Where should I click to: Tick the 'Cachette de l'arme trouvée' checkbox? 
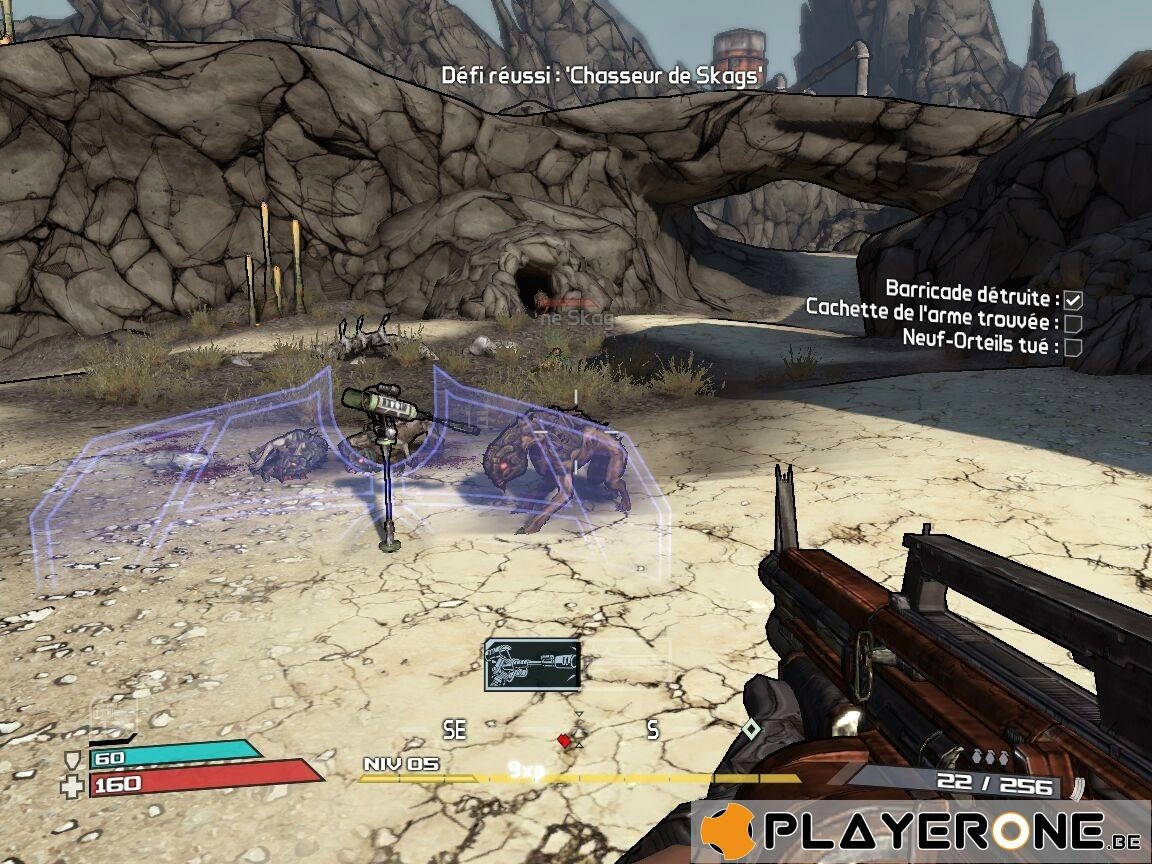[x=1073, y=323]
